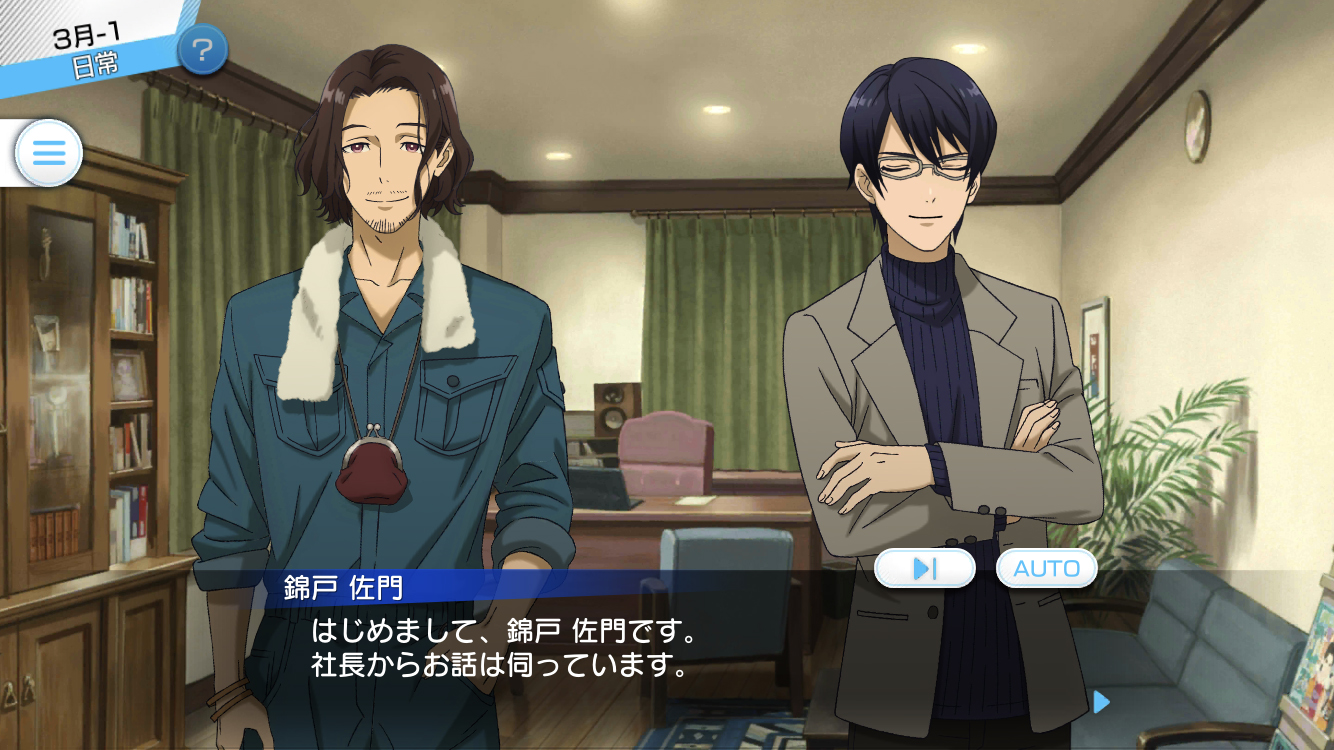The height and width of the screenshot is (750, 1334).
Task: Tap the question mark help icon
Action: [202, 48]
